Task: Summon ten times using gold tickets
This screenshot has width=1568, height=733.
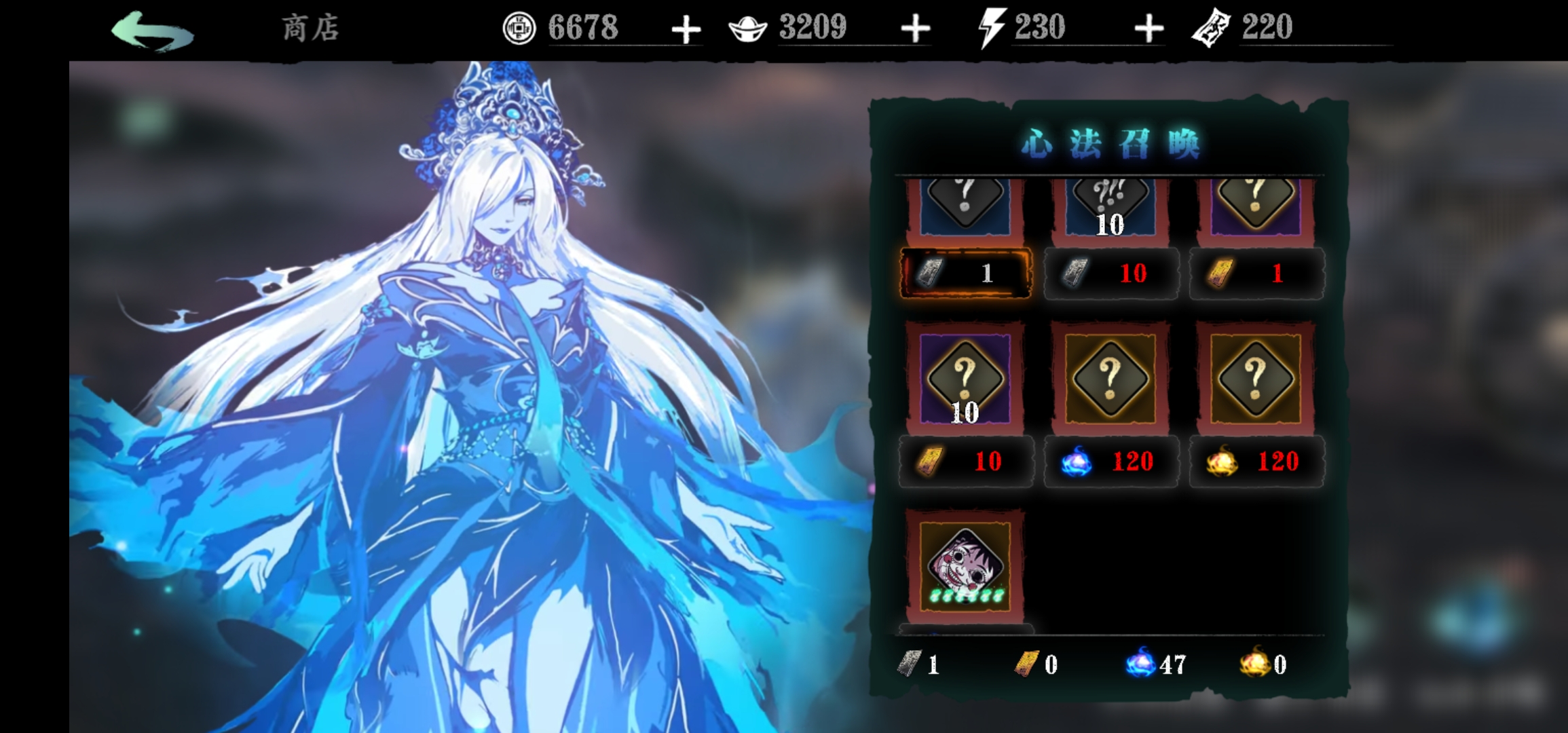Action: coord(965,462)
